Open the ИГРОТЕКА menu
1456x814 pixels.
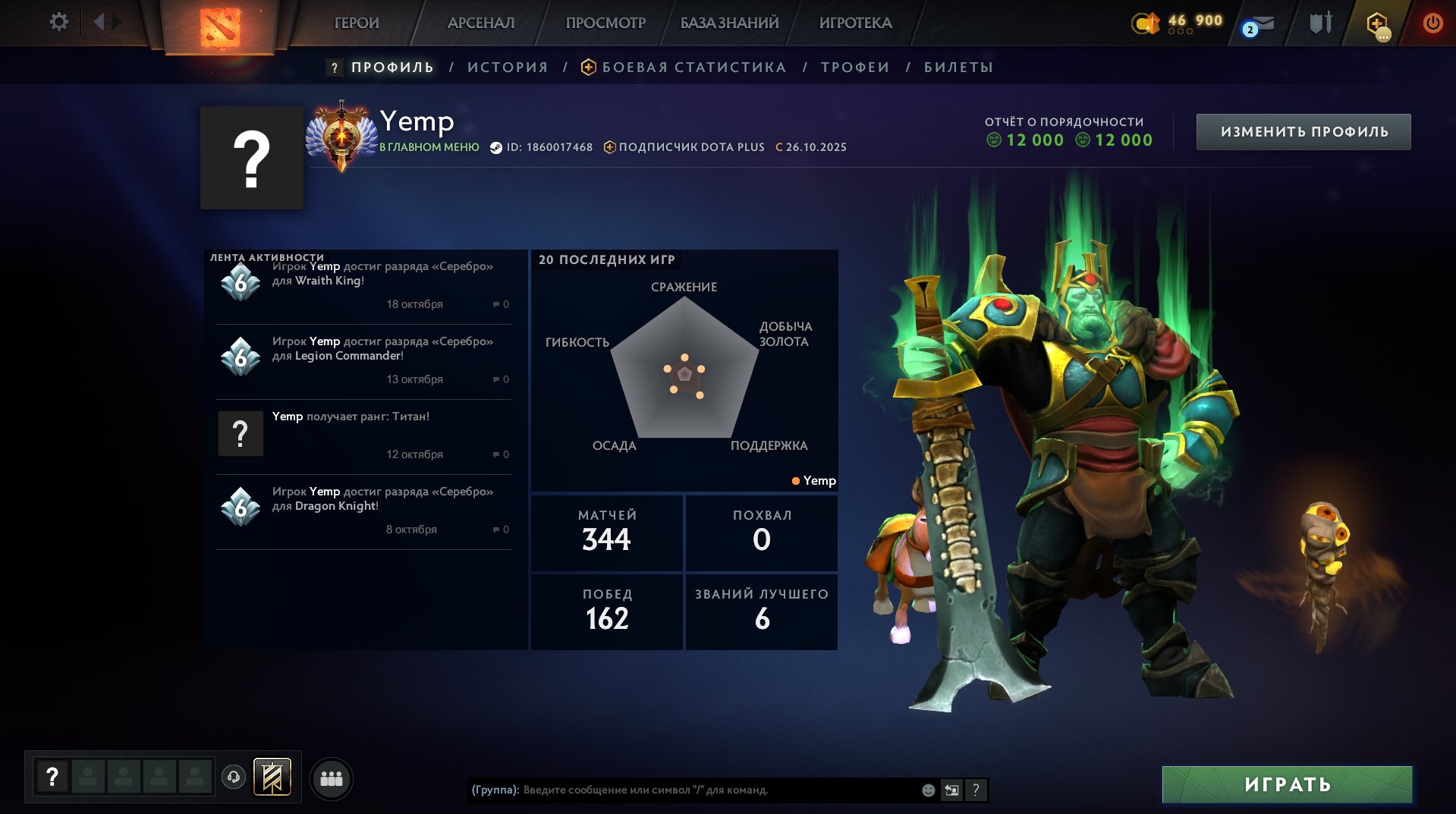click(855, 23)
